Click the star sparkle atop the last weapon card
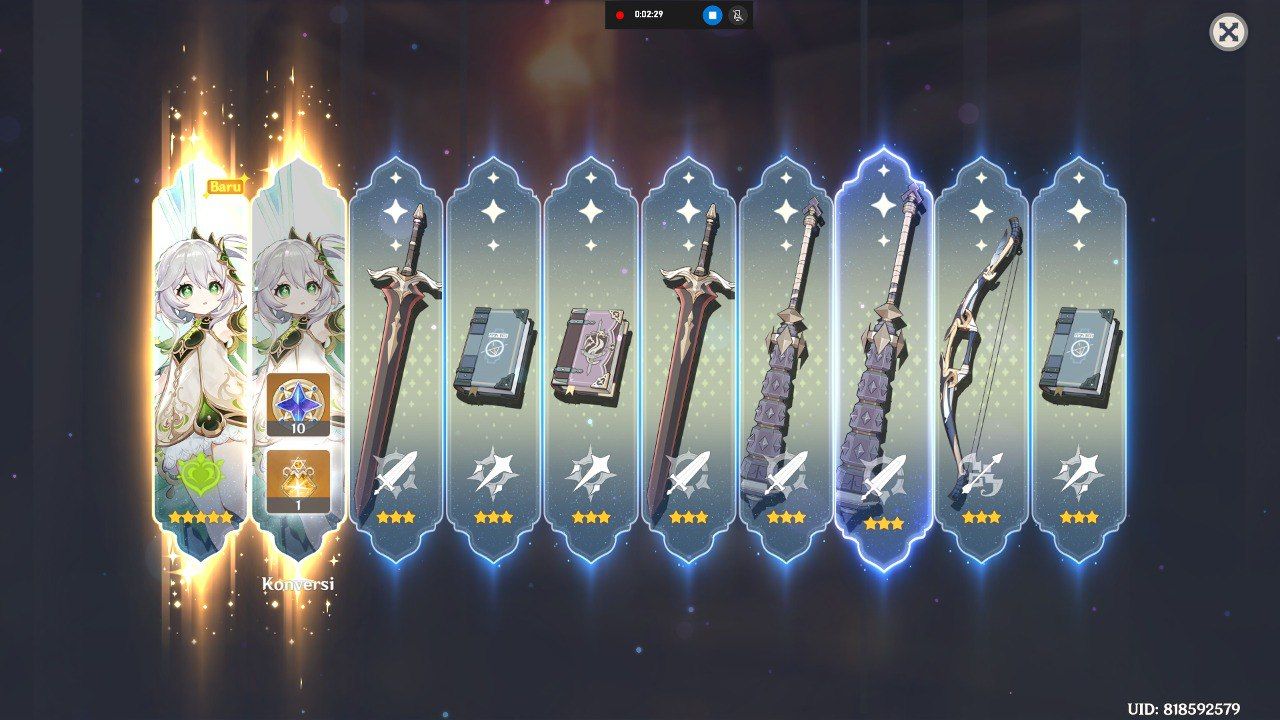Image resolution: width=1280 pixels, height=720 pixels. (1078, 211)
